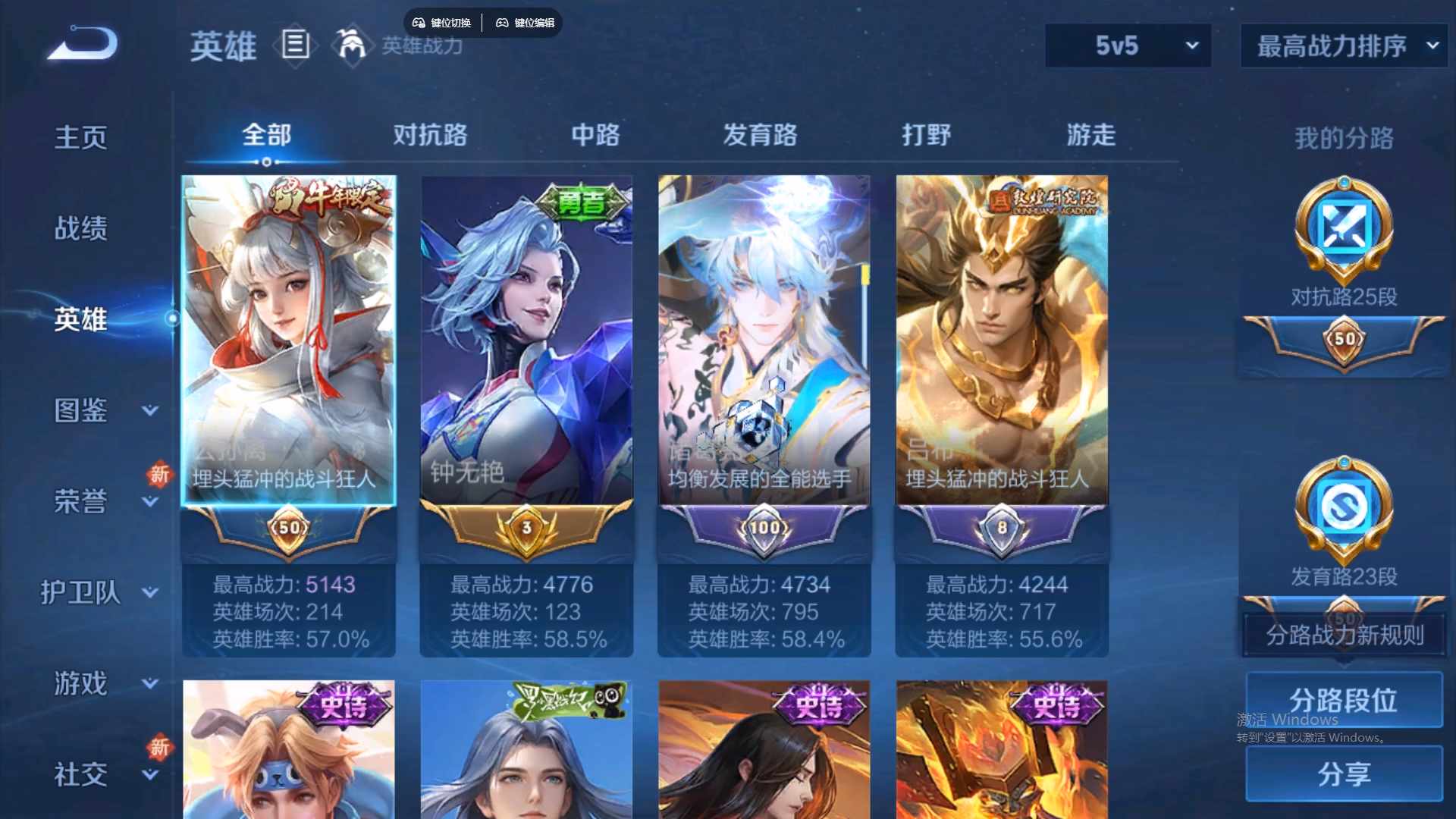
Task: Open the 最高战力排序 sorting dropdown
Action: (1342, 45)
